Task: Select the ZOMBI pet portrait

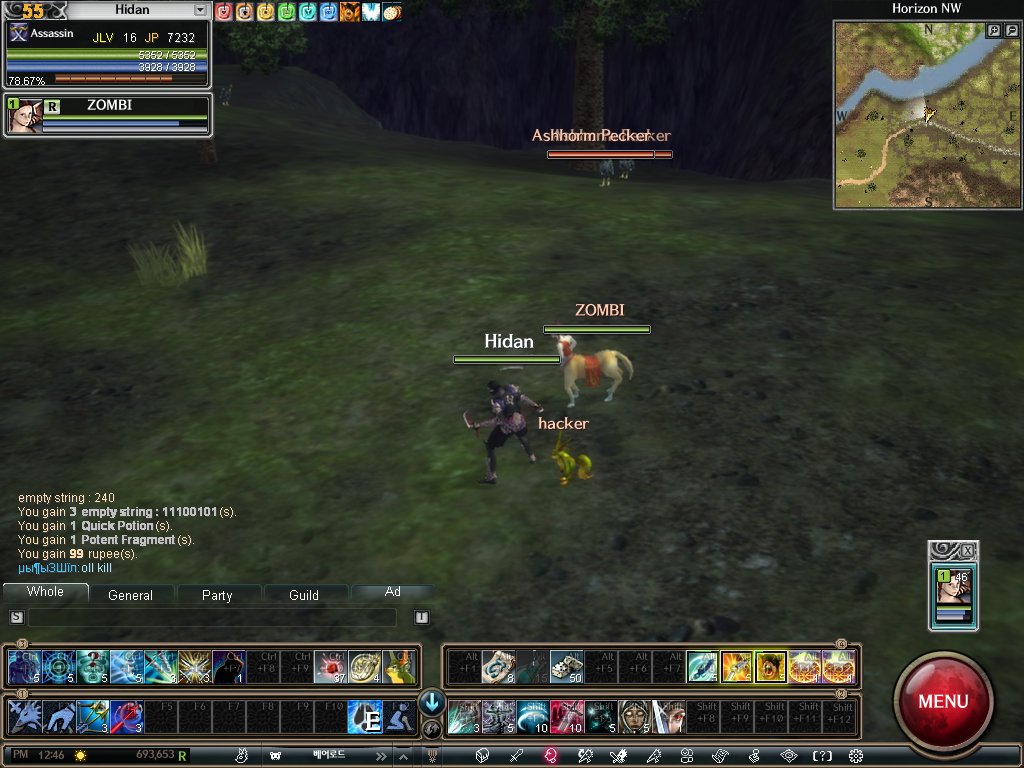Action: tap(22, 117)
